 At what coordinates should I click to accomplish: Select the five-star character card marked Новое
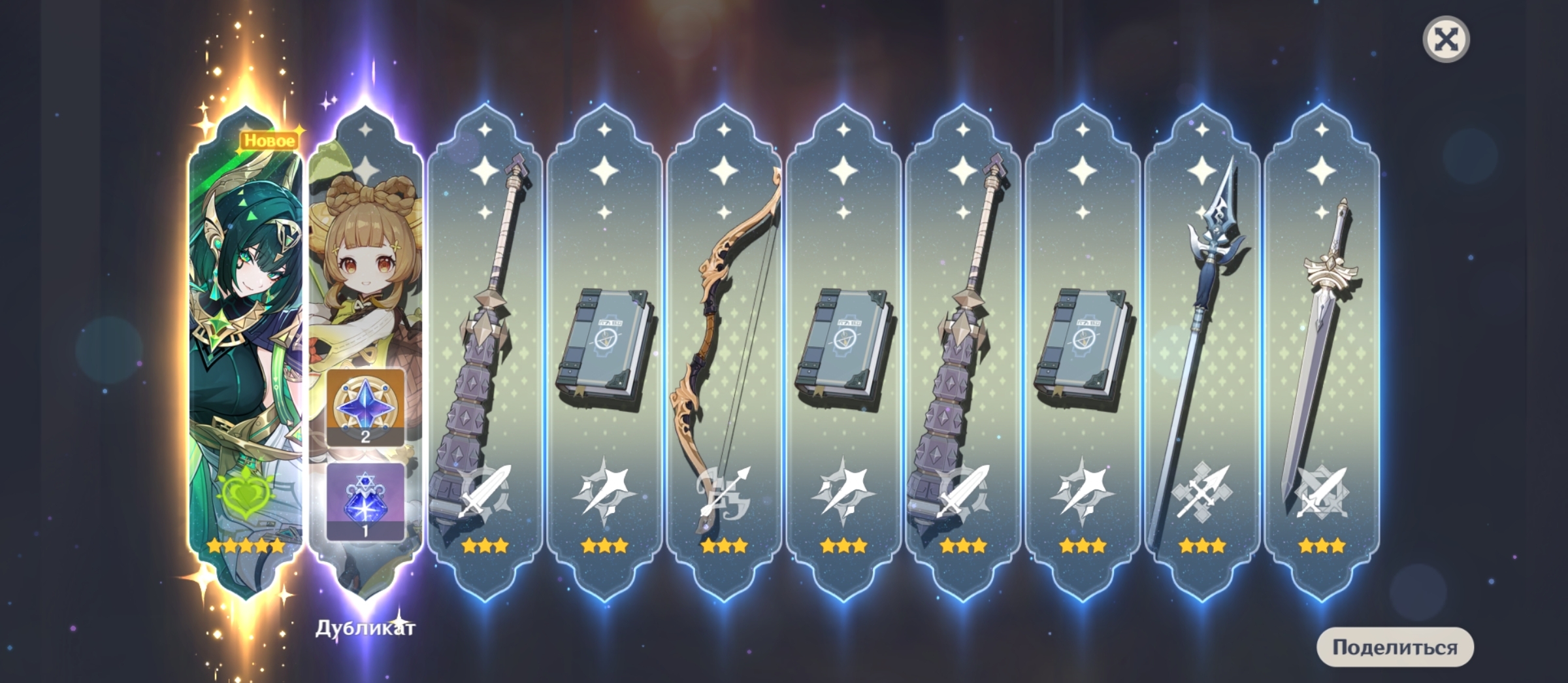coord(246,346)
